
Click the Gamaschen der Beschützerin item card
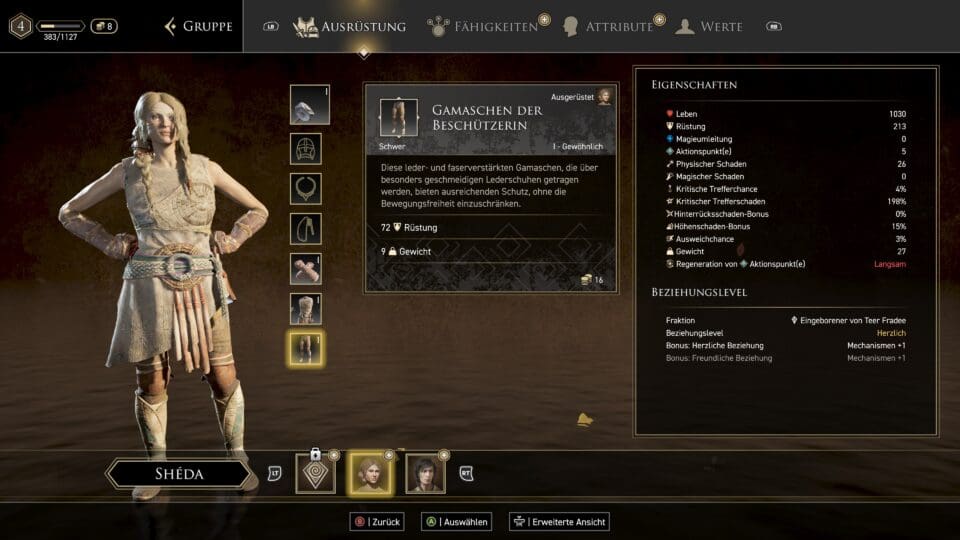(489, 188)
